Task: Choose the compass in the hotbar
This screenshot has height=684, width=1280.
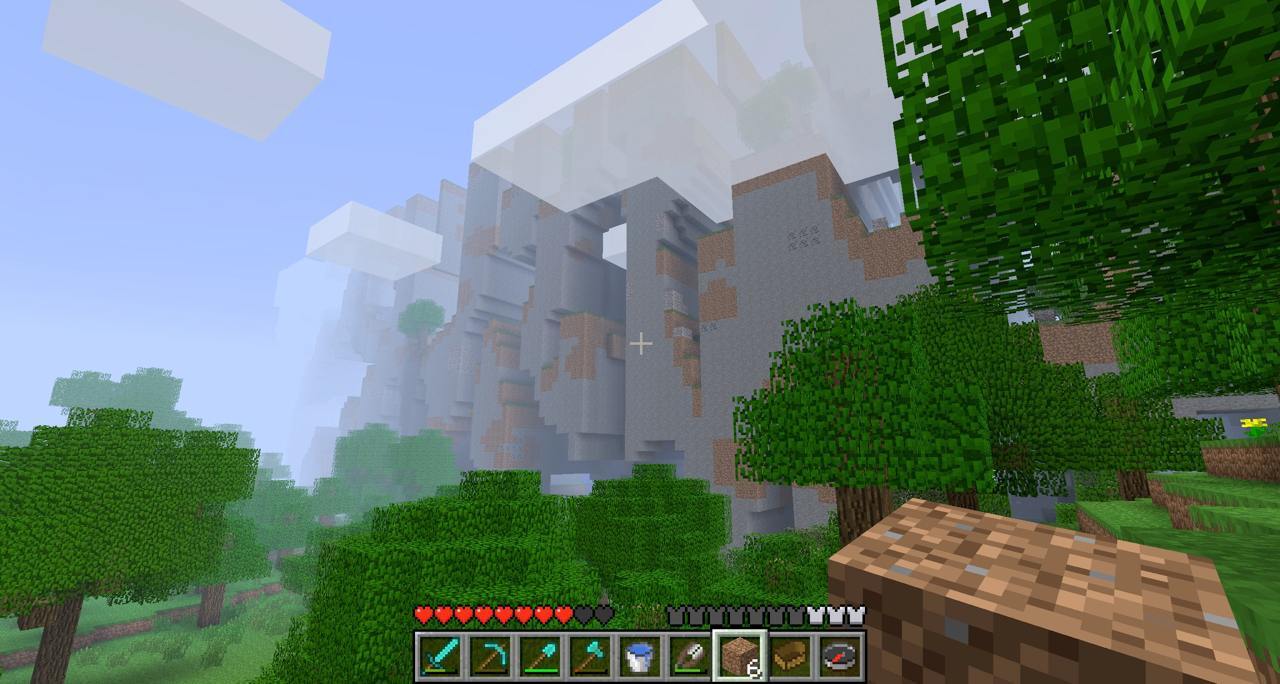Action: (x=840, y=656)
